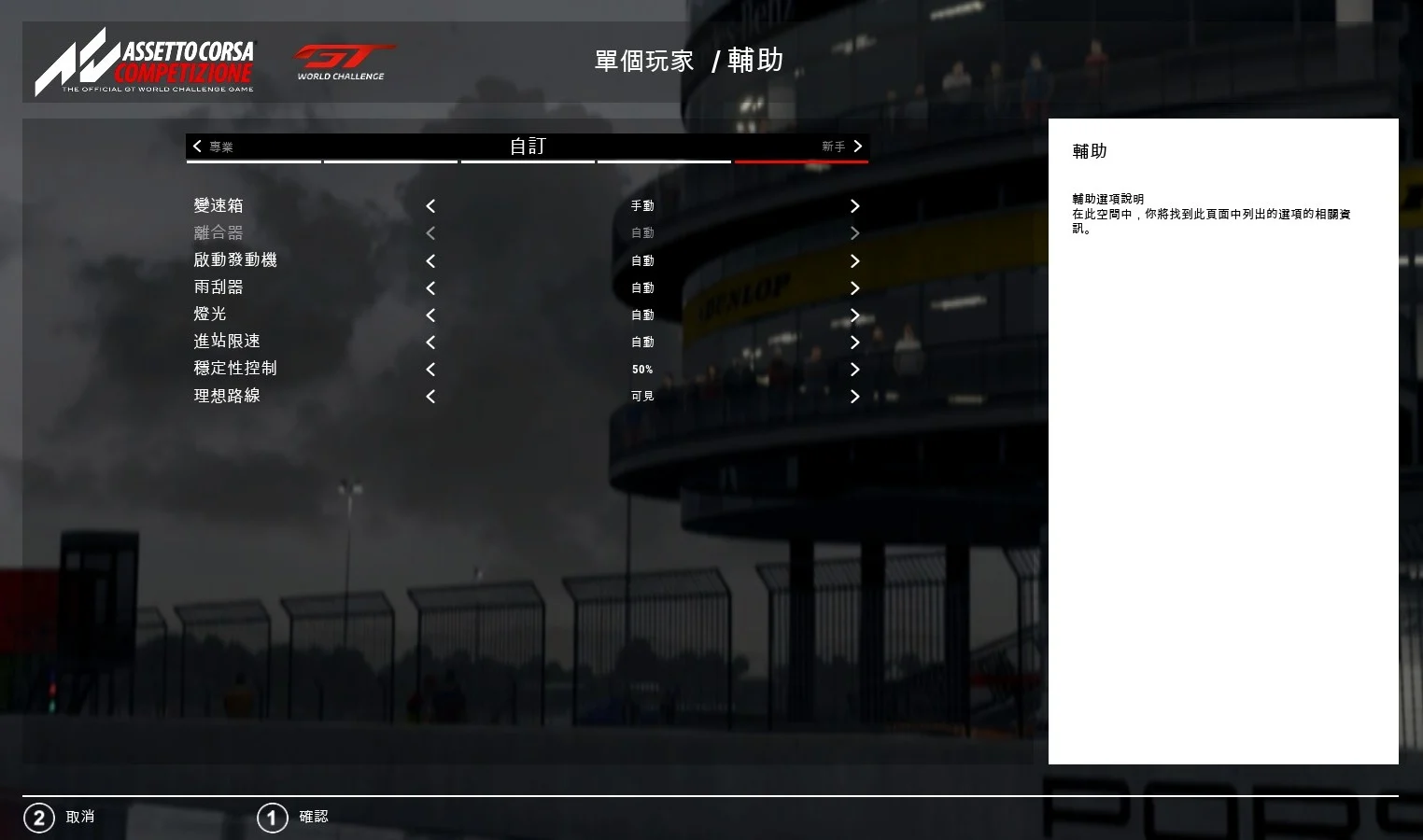
Task: Click the left arrow for 燈光
Action: pos(430,315)
